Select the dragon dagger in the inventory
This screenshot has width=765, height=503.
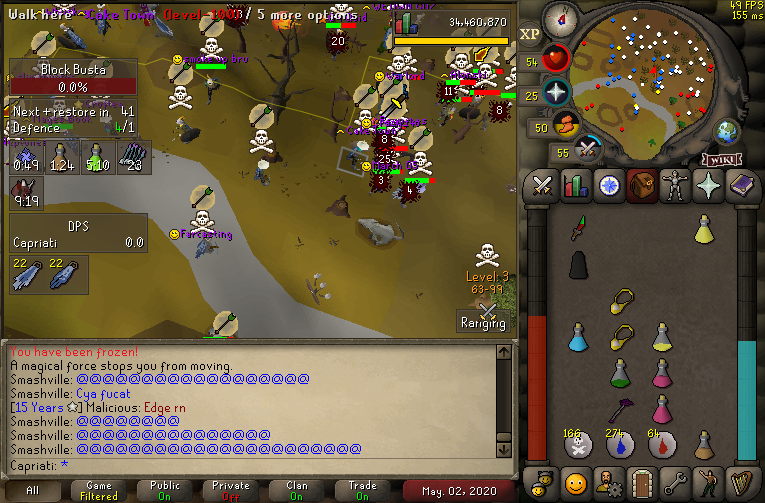[578, 230]
